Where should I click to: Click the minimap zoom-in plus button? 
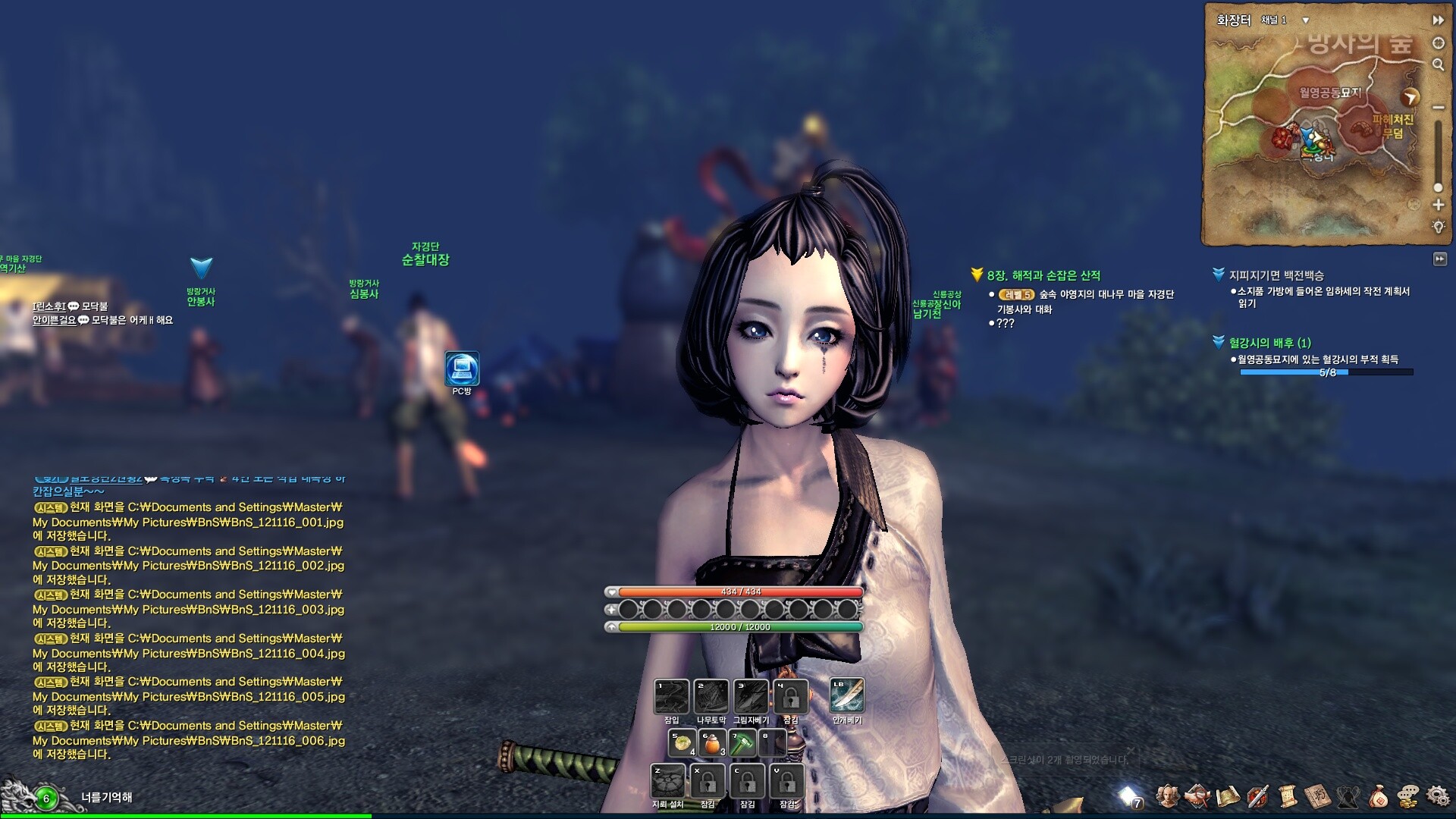pos(1438,205)
